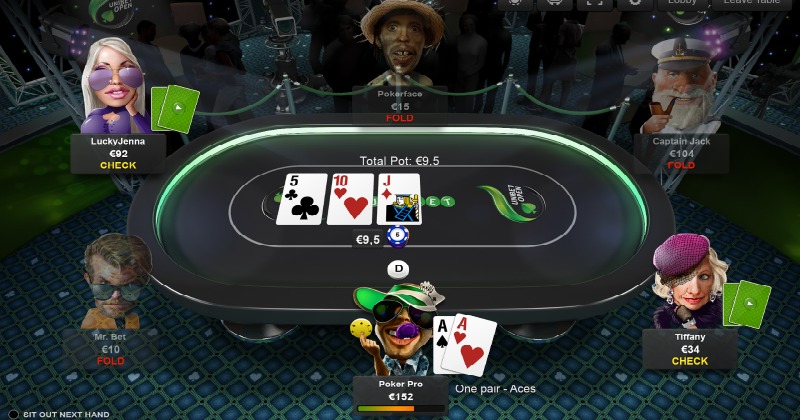The width and height of the screenshot is (800, 420).
Task: Select Tiffany's player panel
Action: tap(690, 349)
